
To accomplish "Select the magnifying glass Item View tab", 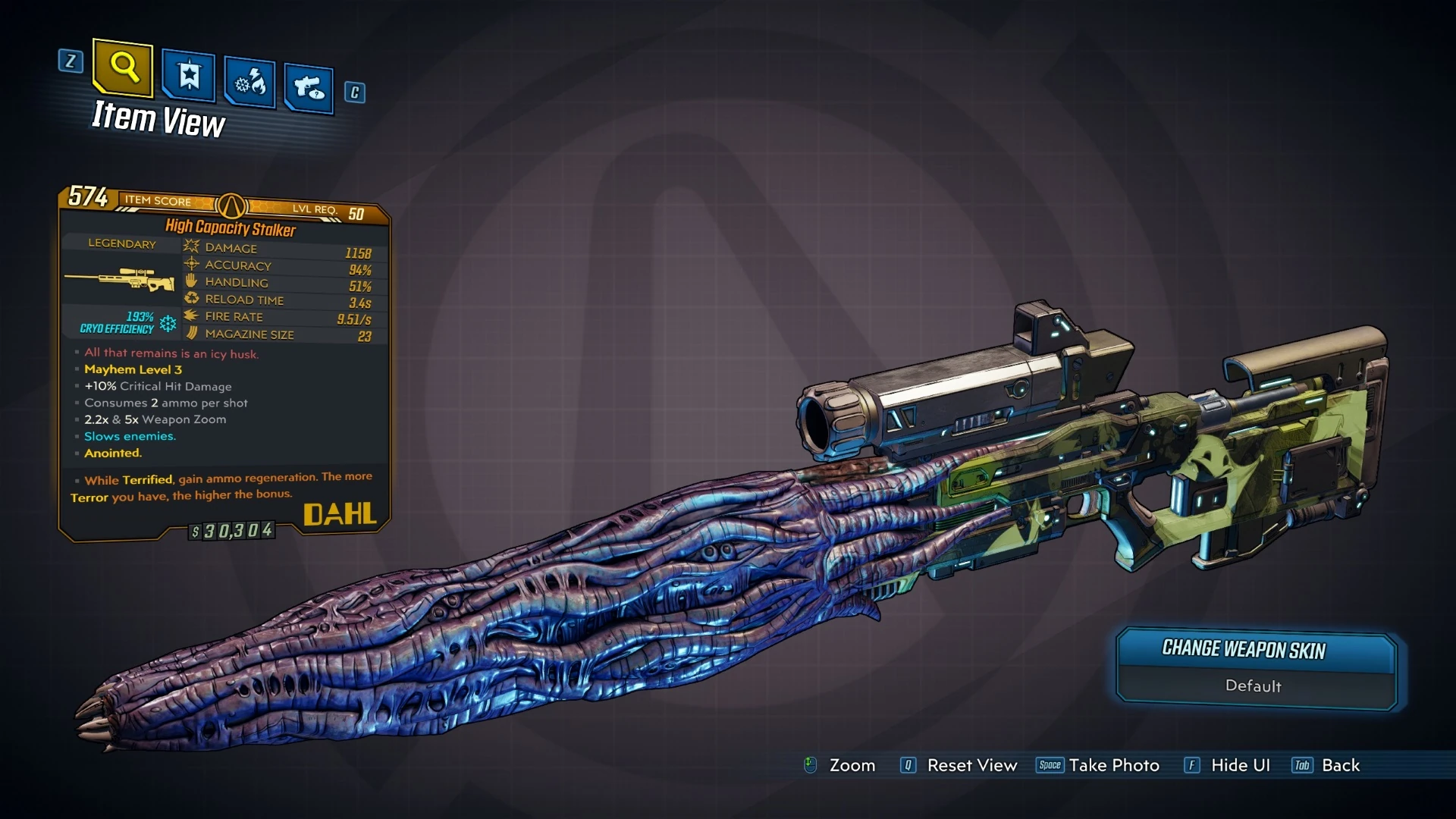I will [x=123, y=68].
